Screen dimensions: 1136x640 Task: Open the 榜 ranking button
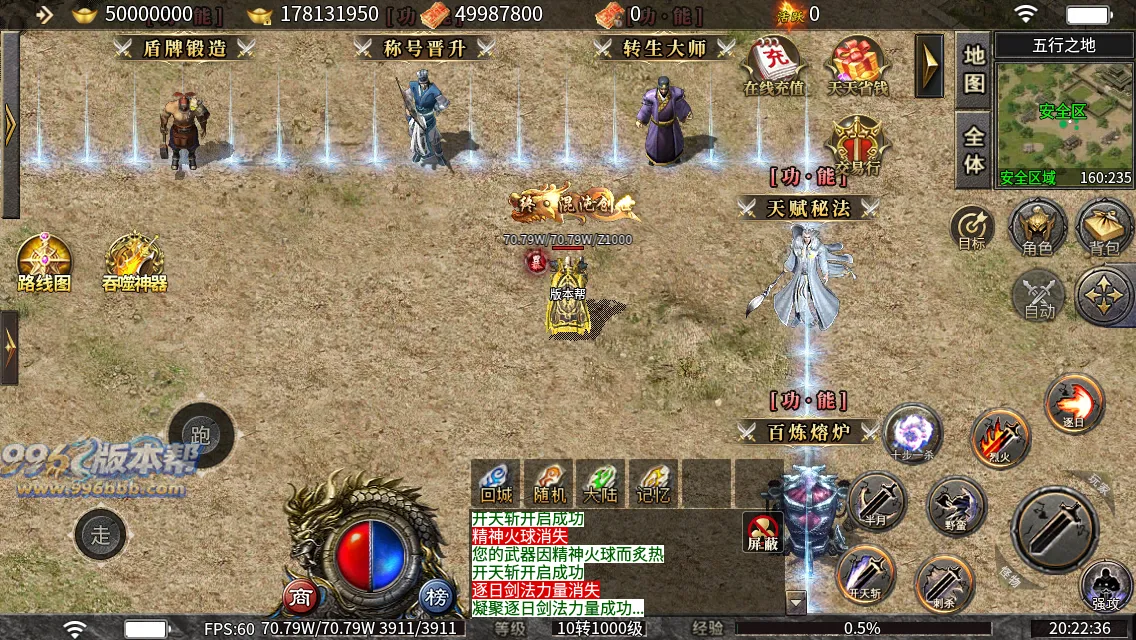pyautogui.click(x=436, y=597)
